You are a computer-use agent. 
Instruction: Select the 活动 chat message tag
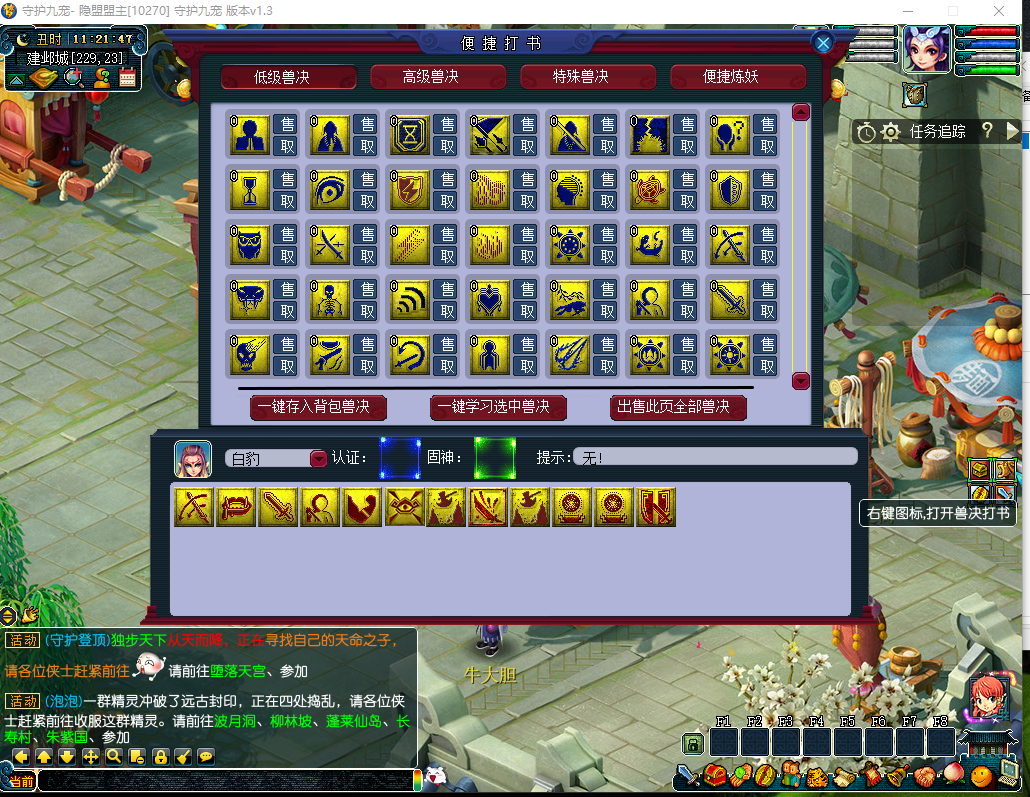coord(22,640)
